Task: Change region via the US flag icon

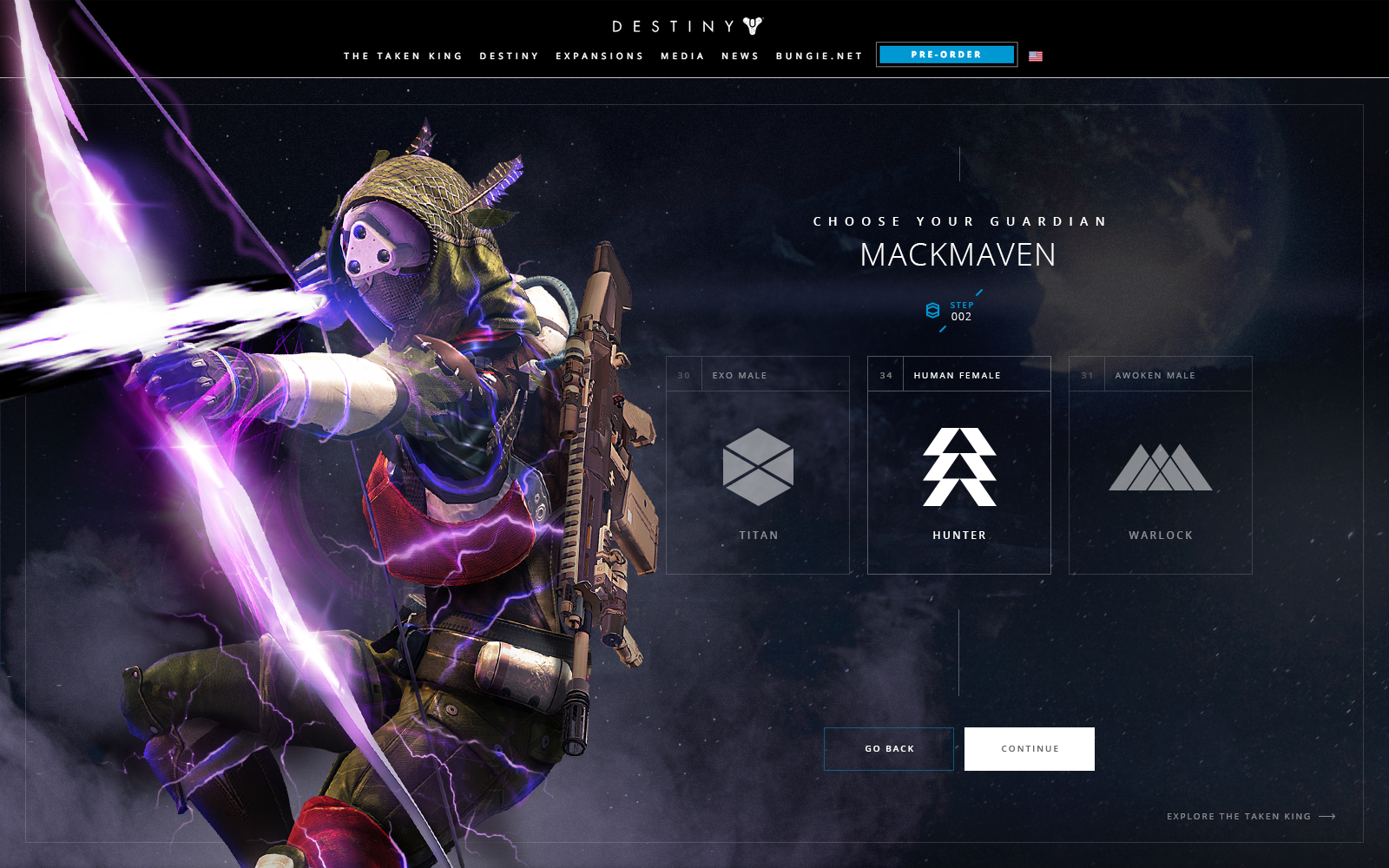Action: [1036, 56]
